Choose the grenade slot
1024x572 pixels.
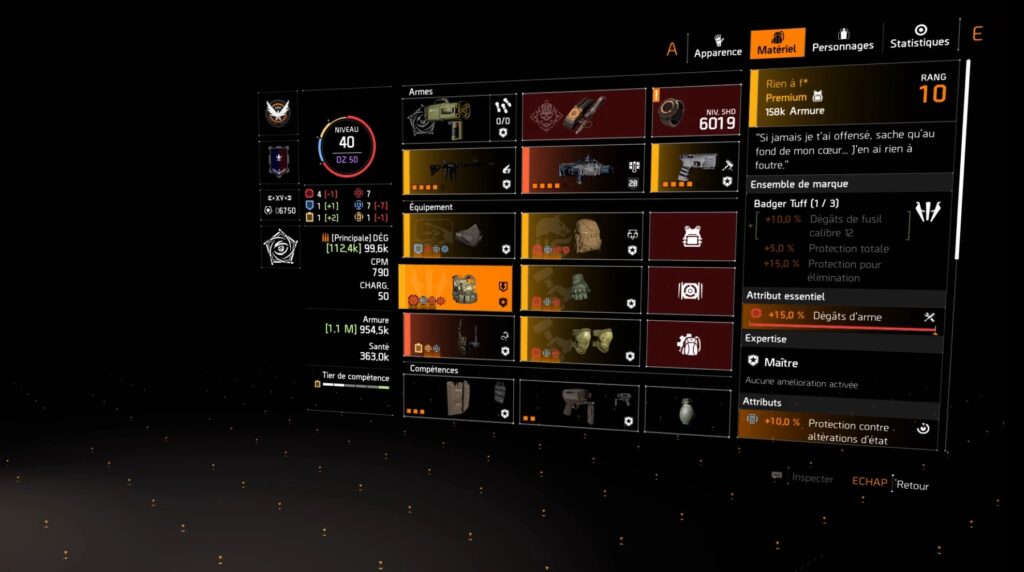click(687, 409)
